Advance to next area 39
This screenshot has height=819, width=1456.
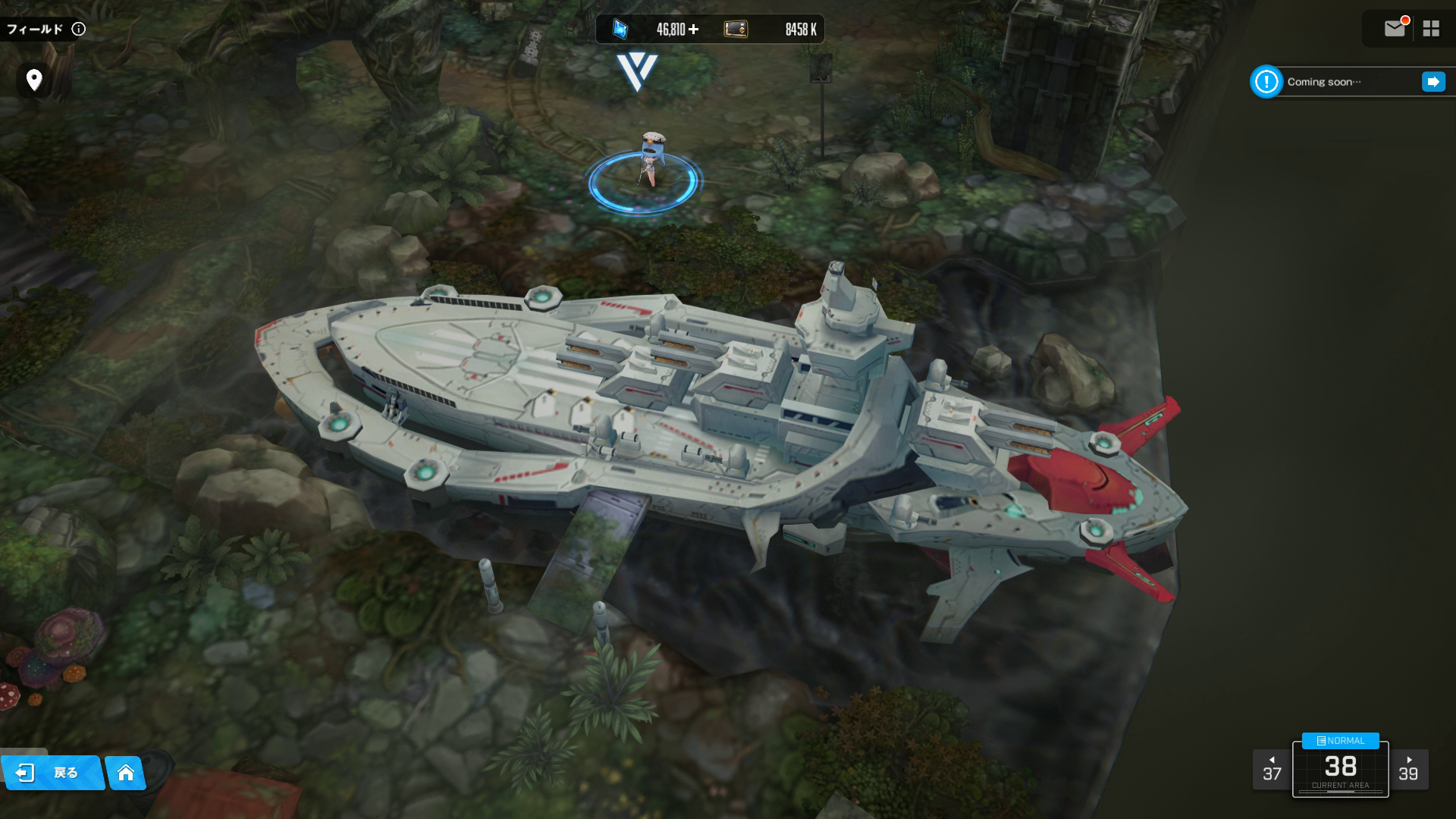point(1408,770)
